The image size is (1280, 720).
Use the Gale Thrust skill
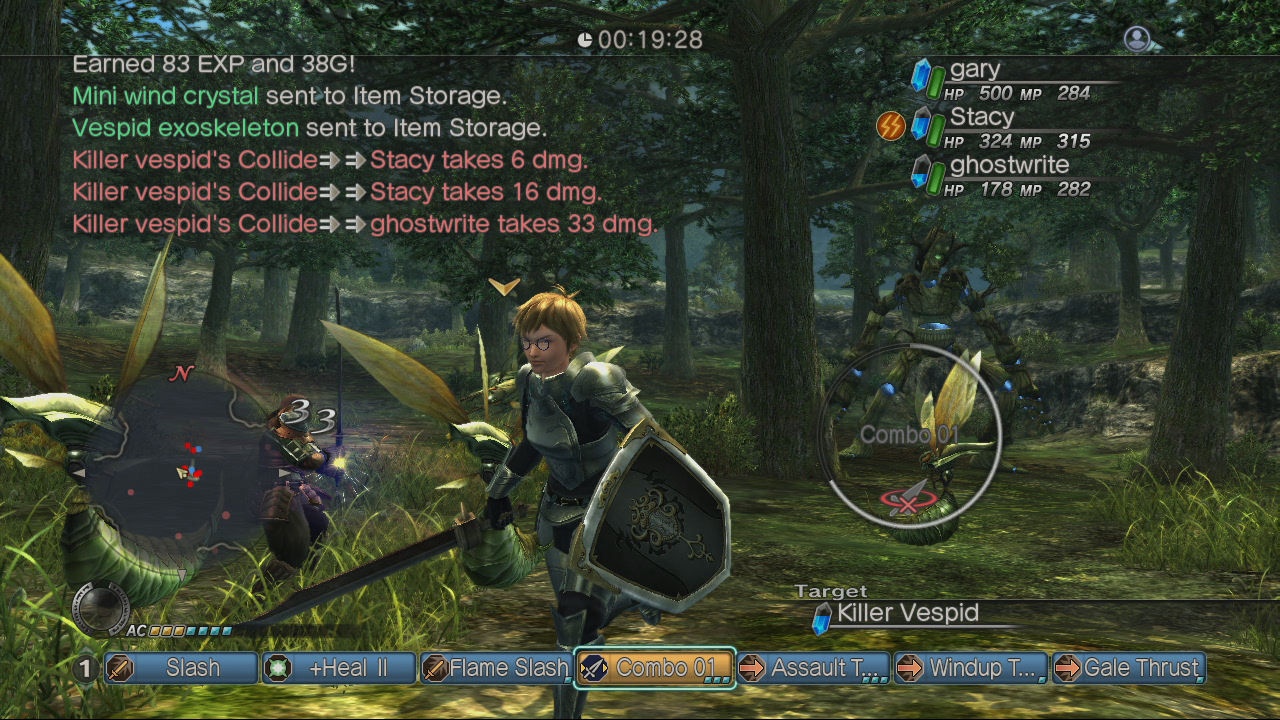(x=1129, y=668)
